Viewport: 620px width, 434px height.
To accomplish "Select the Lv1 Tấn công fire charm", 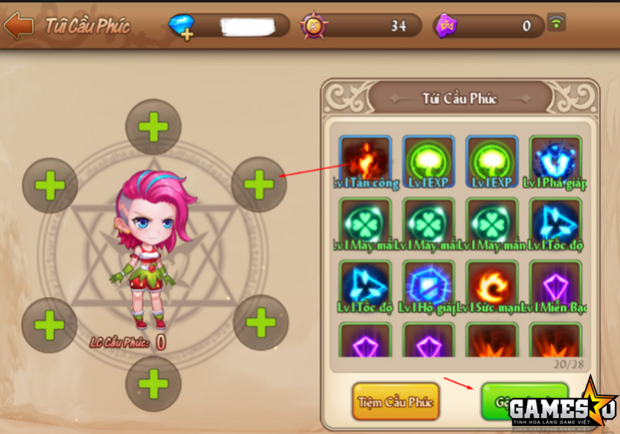I will point(367,161).
